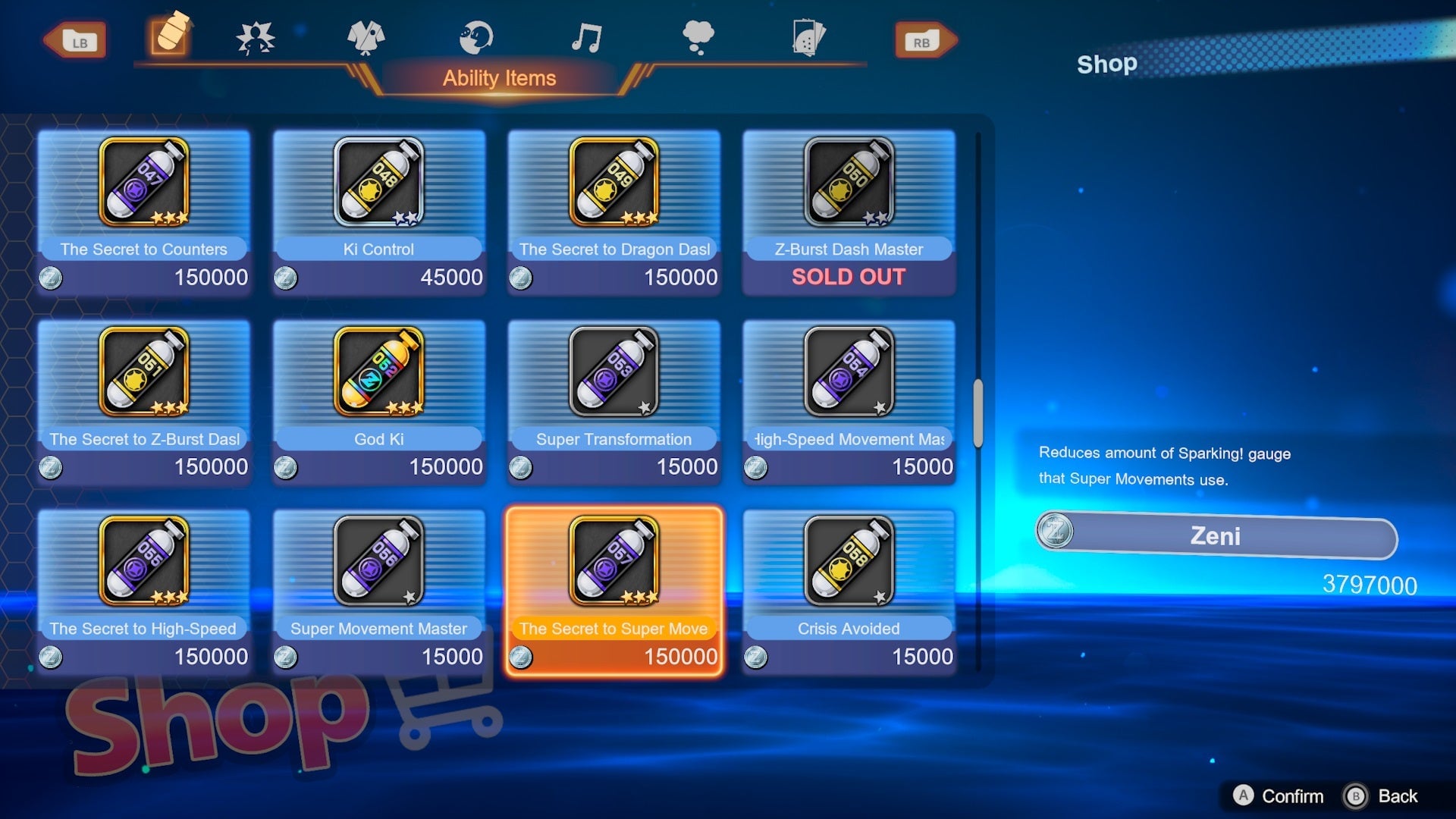Viewport: 1456px width, 819px height.
Task: Click the sold out Z-Burst Dash Master
Action: point(849,212)
